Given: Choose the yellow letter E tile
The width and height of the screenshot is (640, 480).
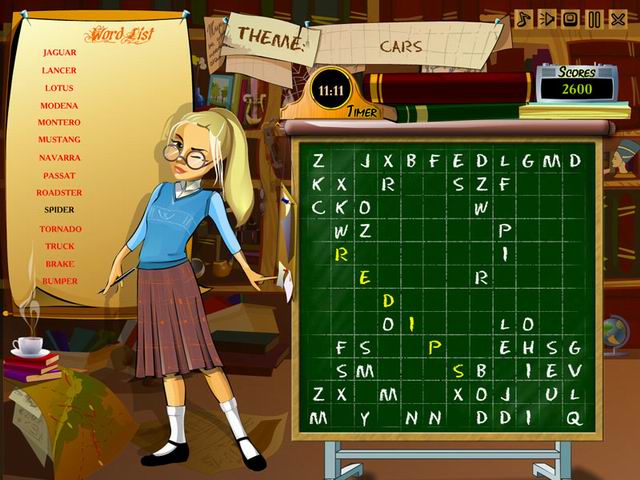Looking at the screenshot, I should click(365, 277).
